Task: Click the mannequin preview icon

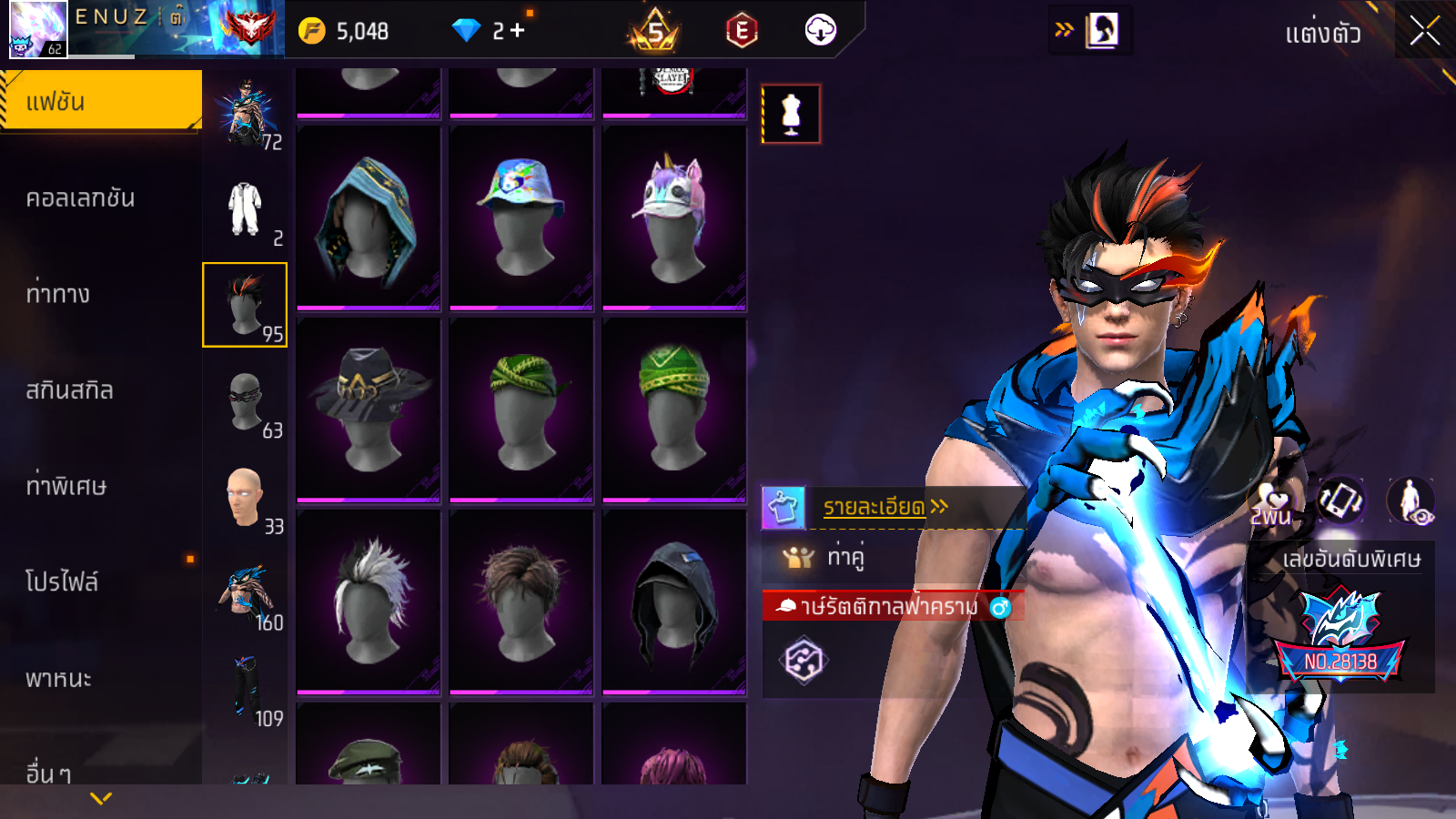Action: coord(791,115)
